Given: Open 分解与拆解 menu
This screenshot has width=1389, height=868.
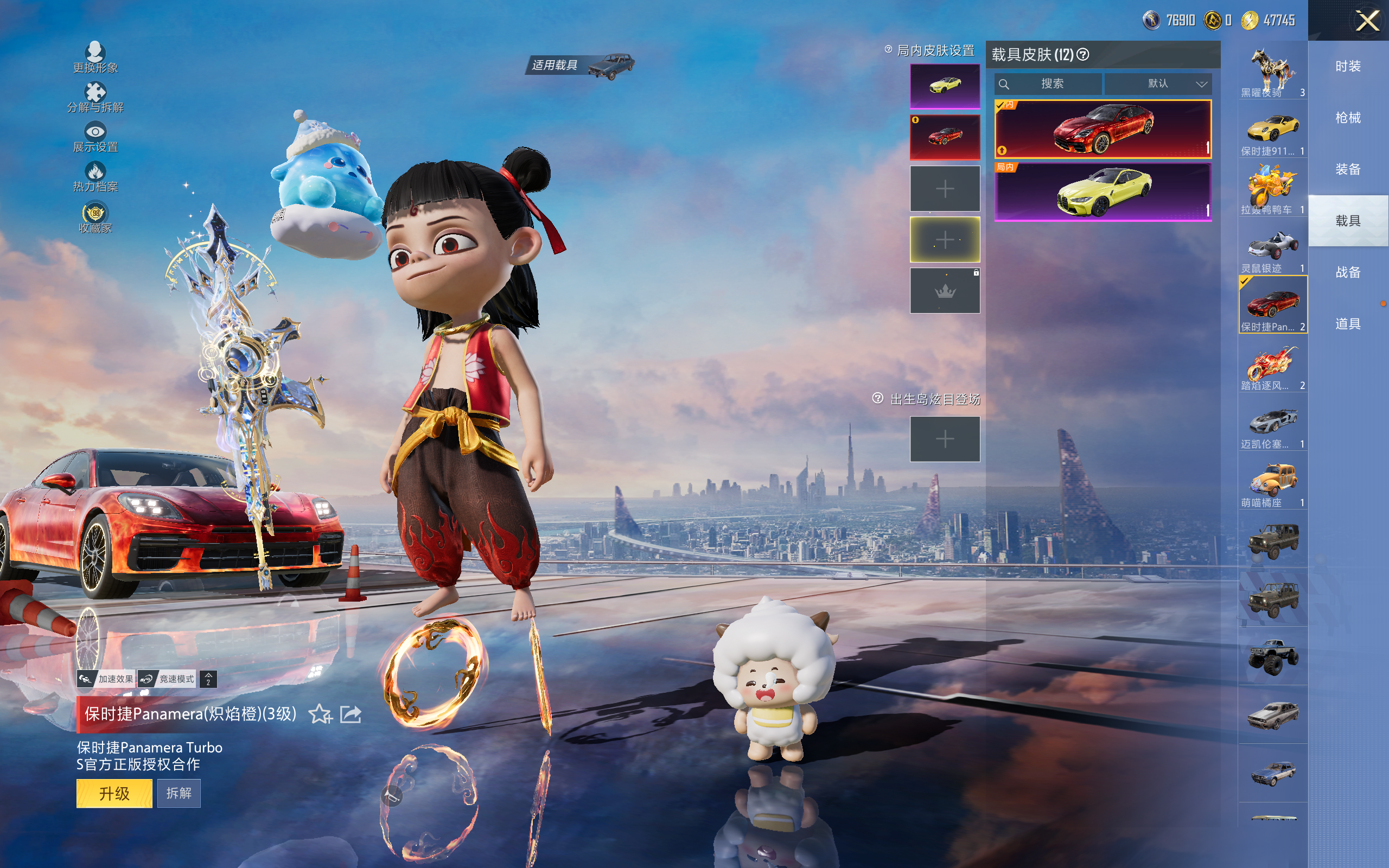Looking at the screenshot, I should pyautogui.click(x=95, y=98).
